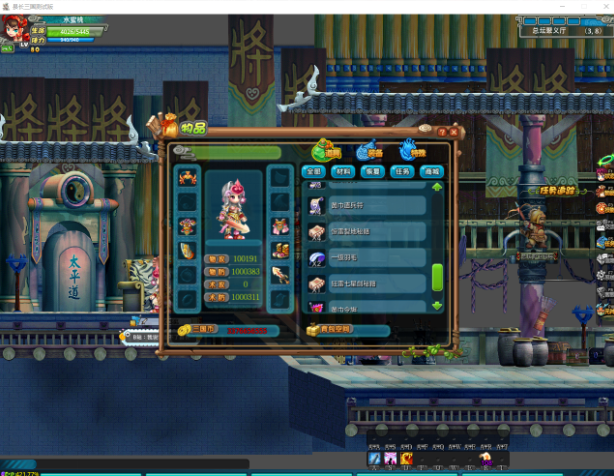Switch to the 道具 items tab
Screen dimensions: 614x476
326,151
